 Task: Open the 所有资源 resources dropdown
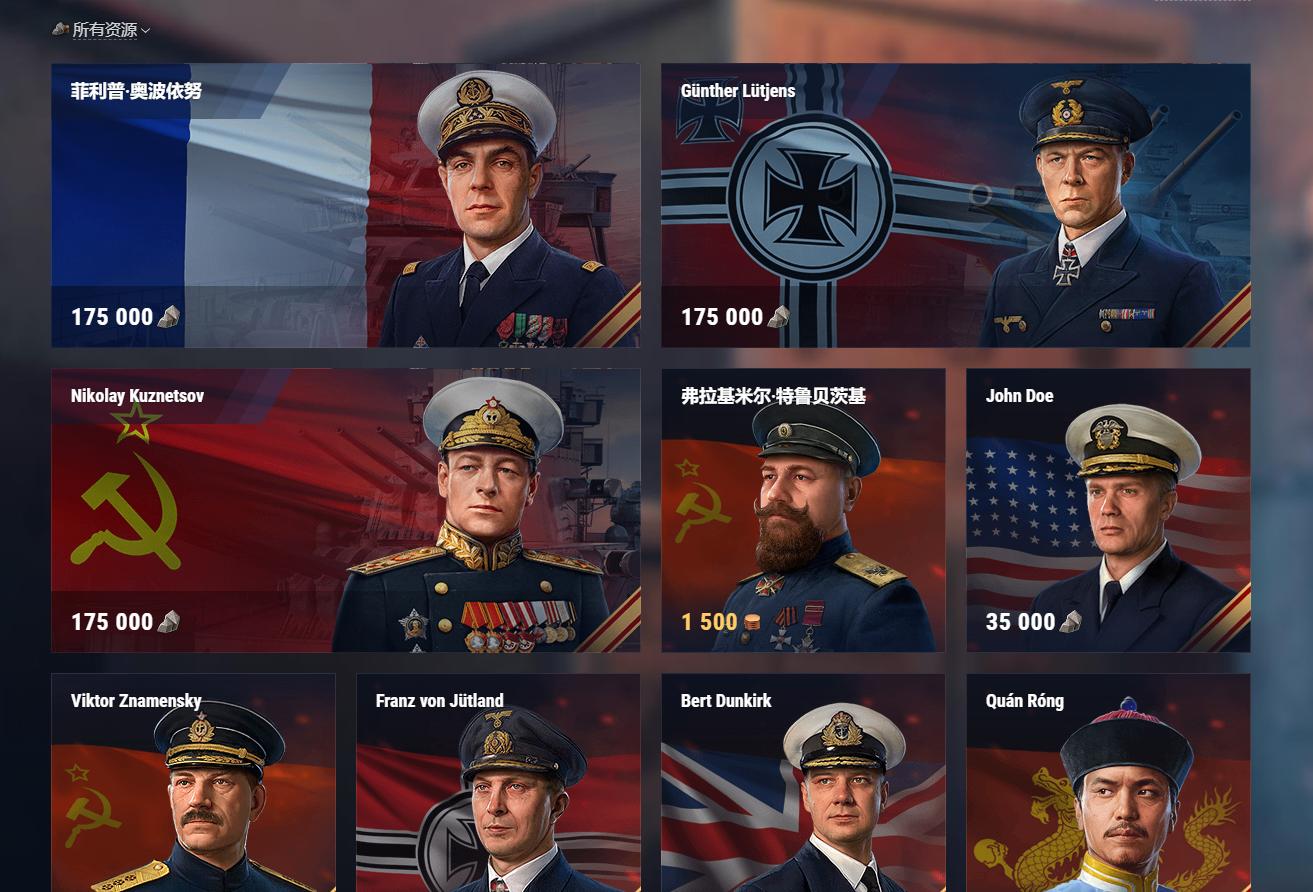(104, 30)
